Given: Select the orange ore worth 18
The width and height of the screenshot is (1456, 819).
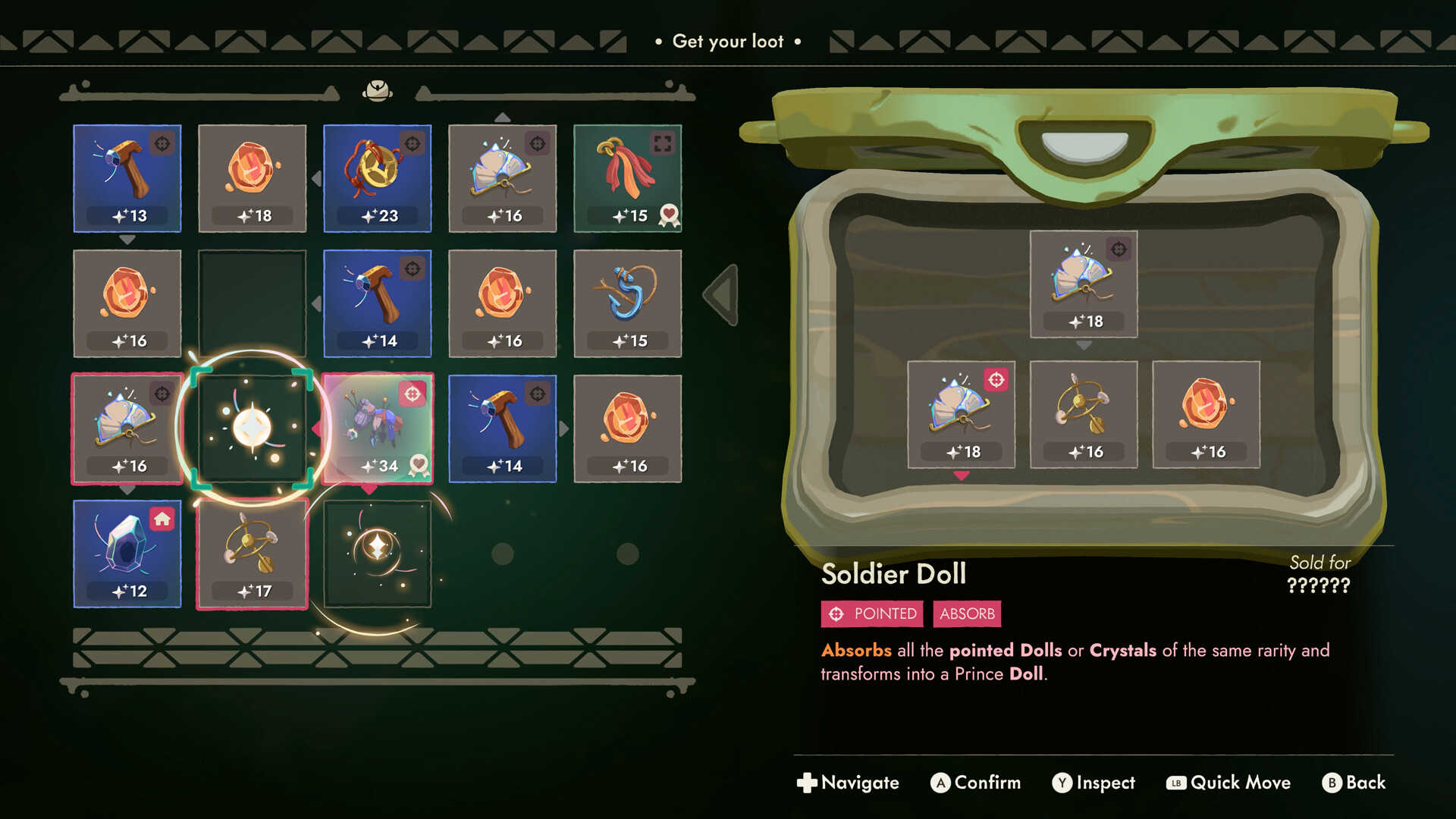Looking at the screenshot, I should tap(252, 178).
